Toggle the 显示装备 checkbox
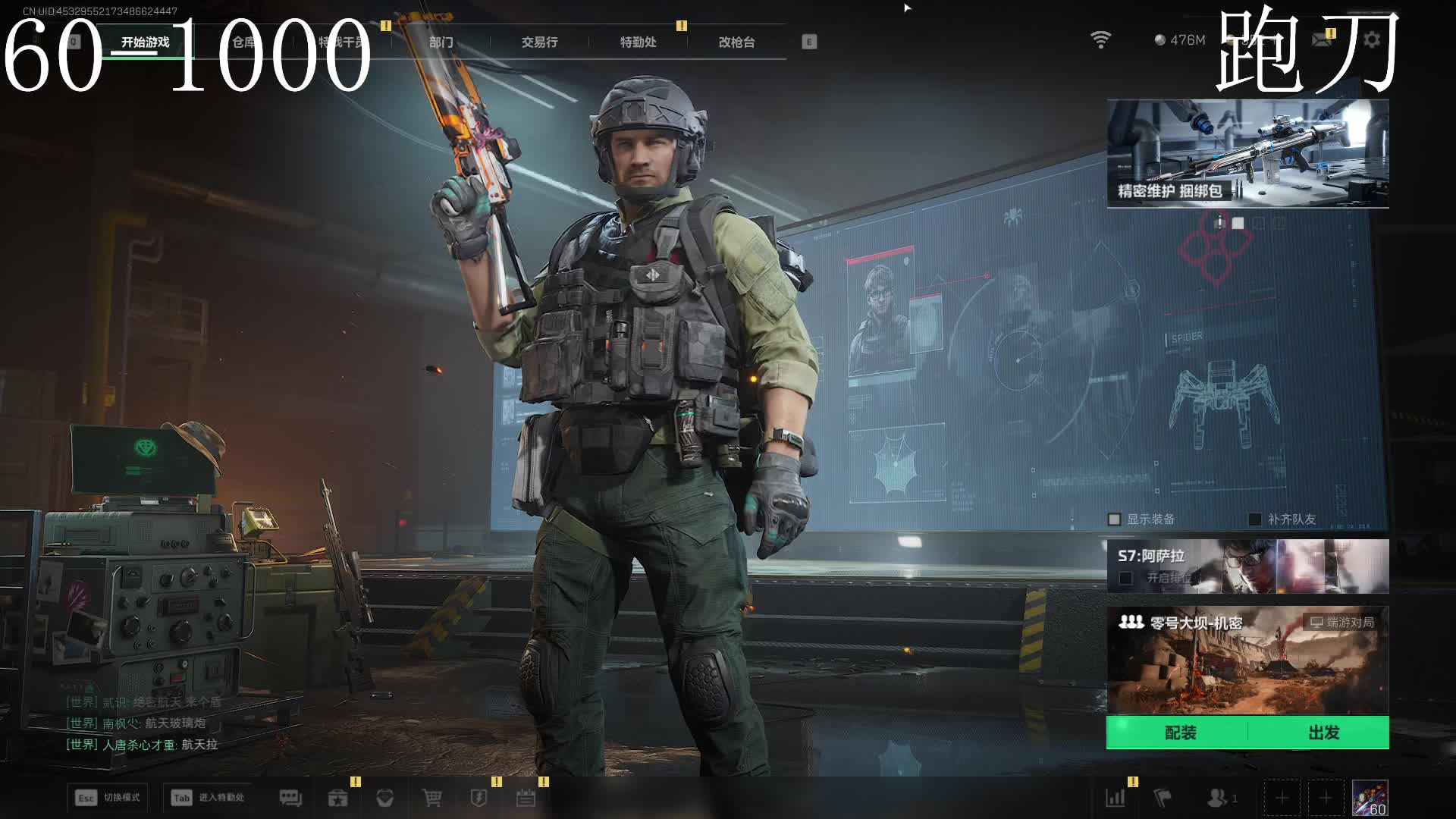 1114,519
